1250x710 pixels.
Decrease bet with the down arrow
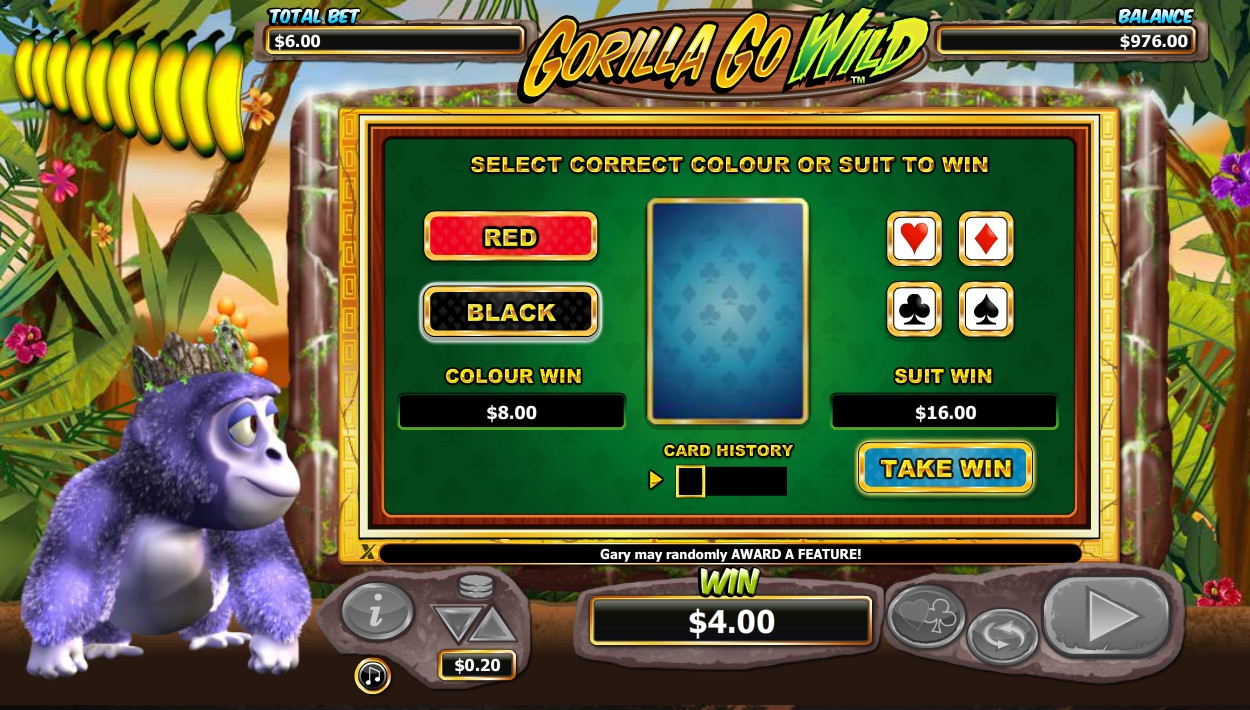457,625
